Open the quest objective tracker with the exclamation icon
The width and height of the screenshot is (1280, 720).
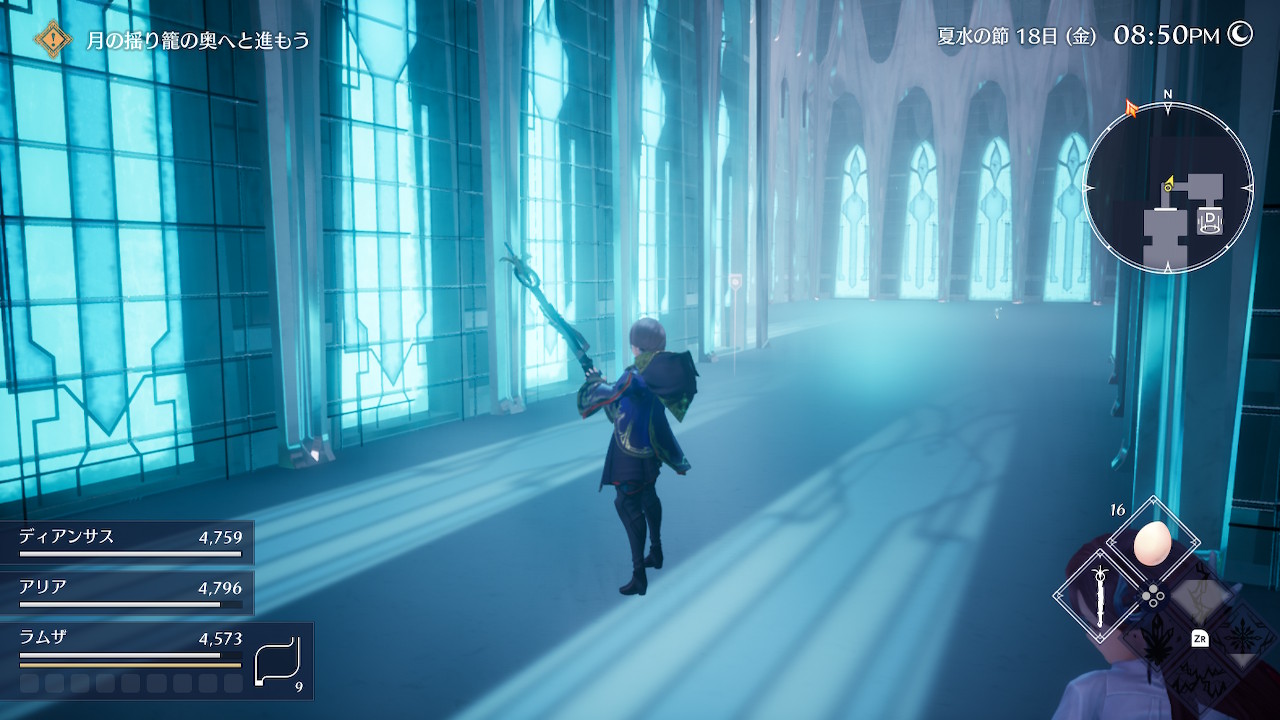[x=52, y=40]
